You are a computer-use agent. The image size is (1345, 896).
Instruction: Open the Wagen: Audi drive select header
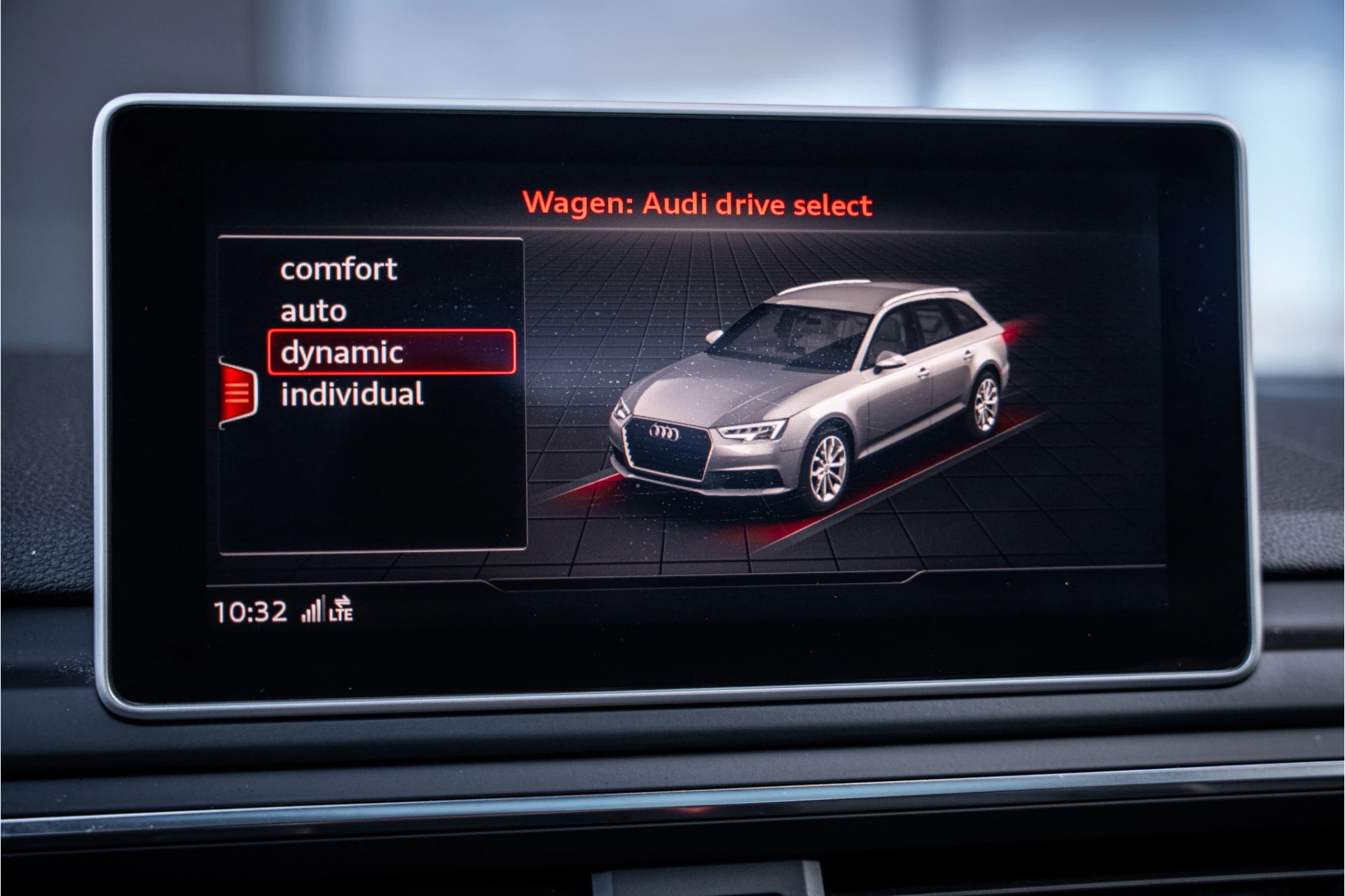(698, 205)
